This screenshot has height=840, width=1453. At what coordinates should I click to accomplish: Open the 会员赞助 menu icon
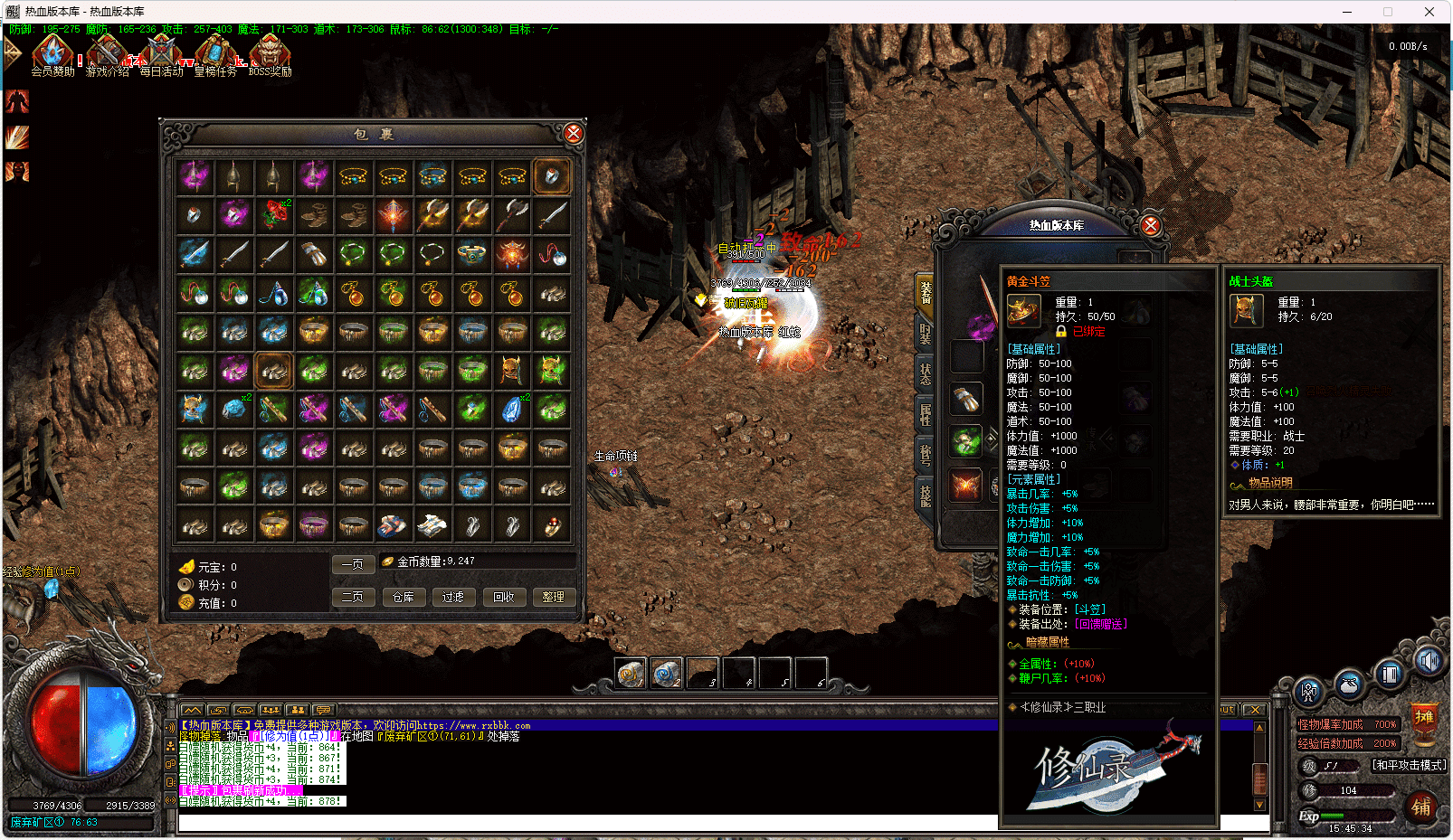53,54
